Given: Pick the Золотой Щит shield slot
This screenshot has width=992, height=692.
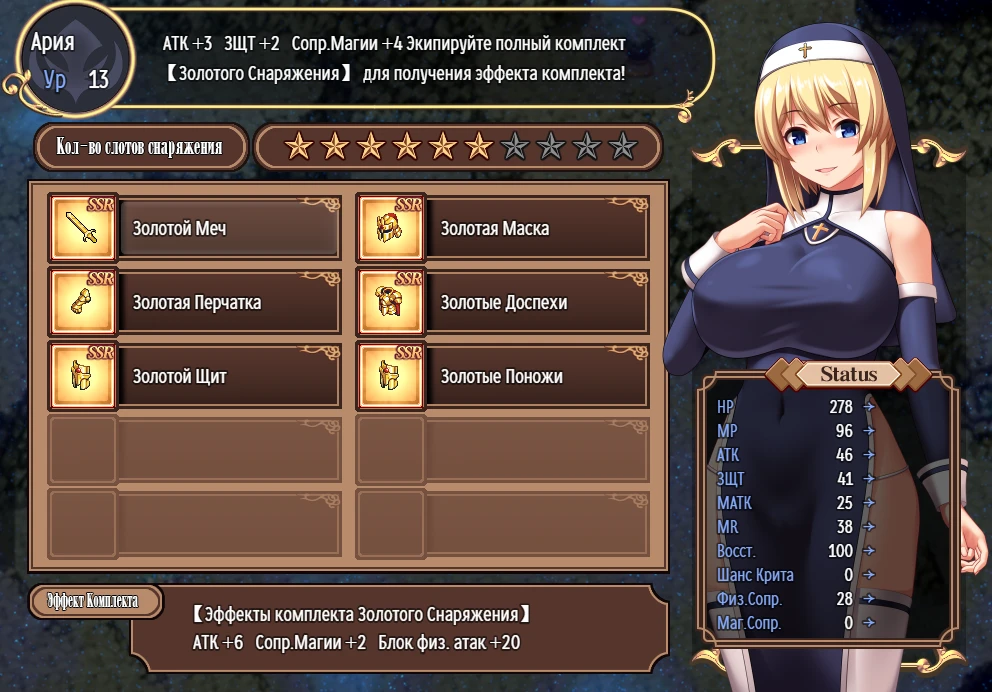Looking at the screenshot, I should coord(230,377).
